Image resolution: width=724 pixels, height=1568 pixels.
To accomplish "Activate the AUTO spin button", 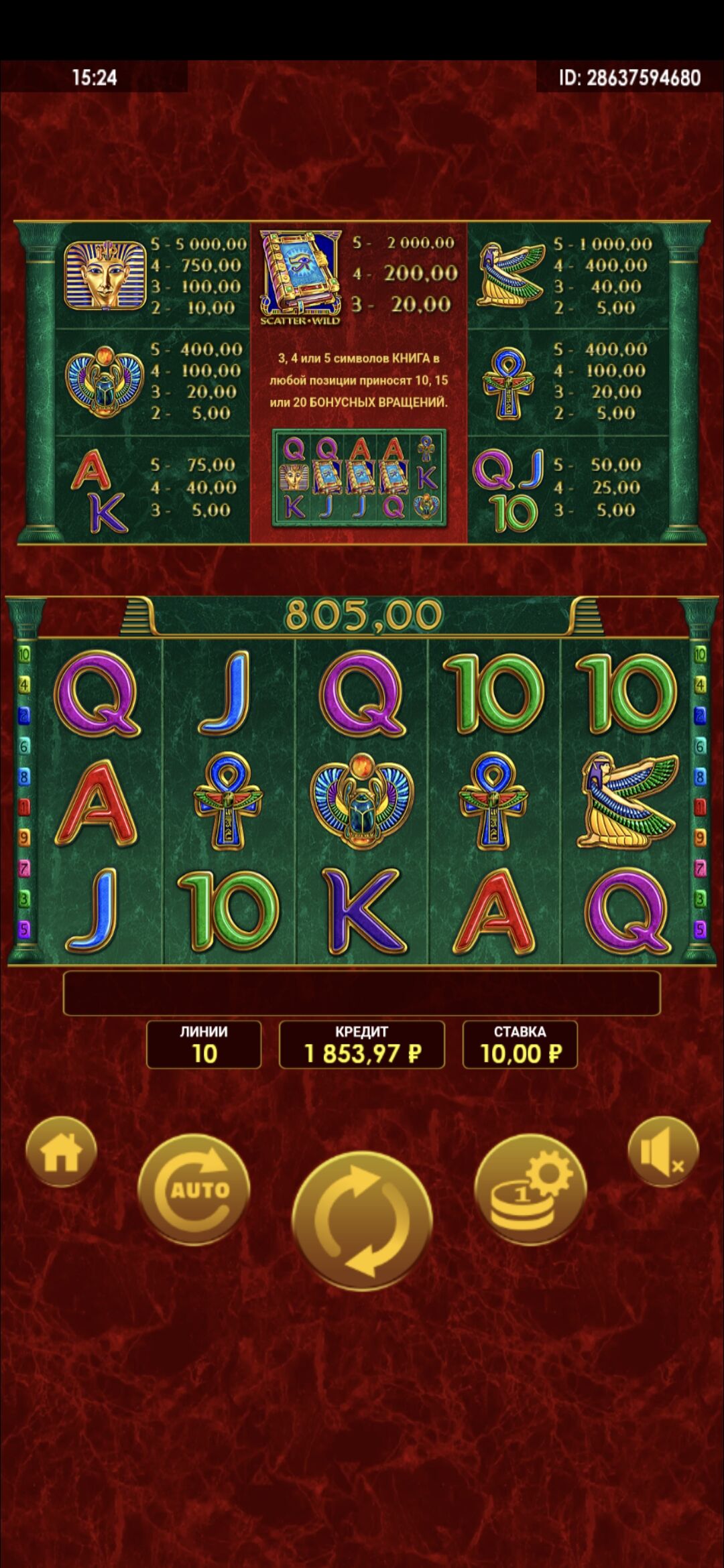I will click(x=194, y=1189).
